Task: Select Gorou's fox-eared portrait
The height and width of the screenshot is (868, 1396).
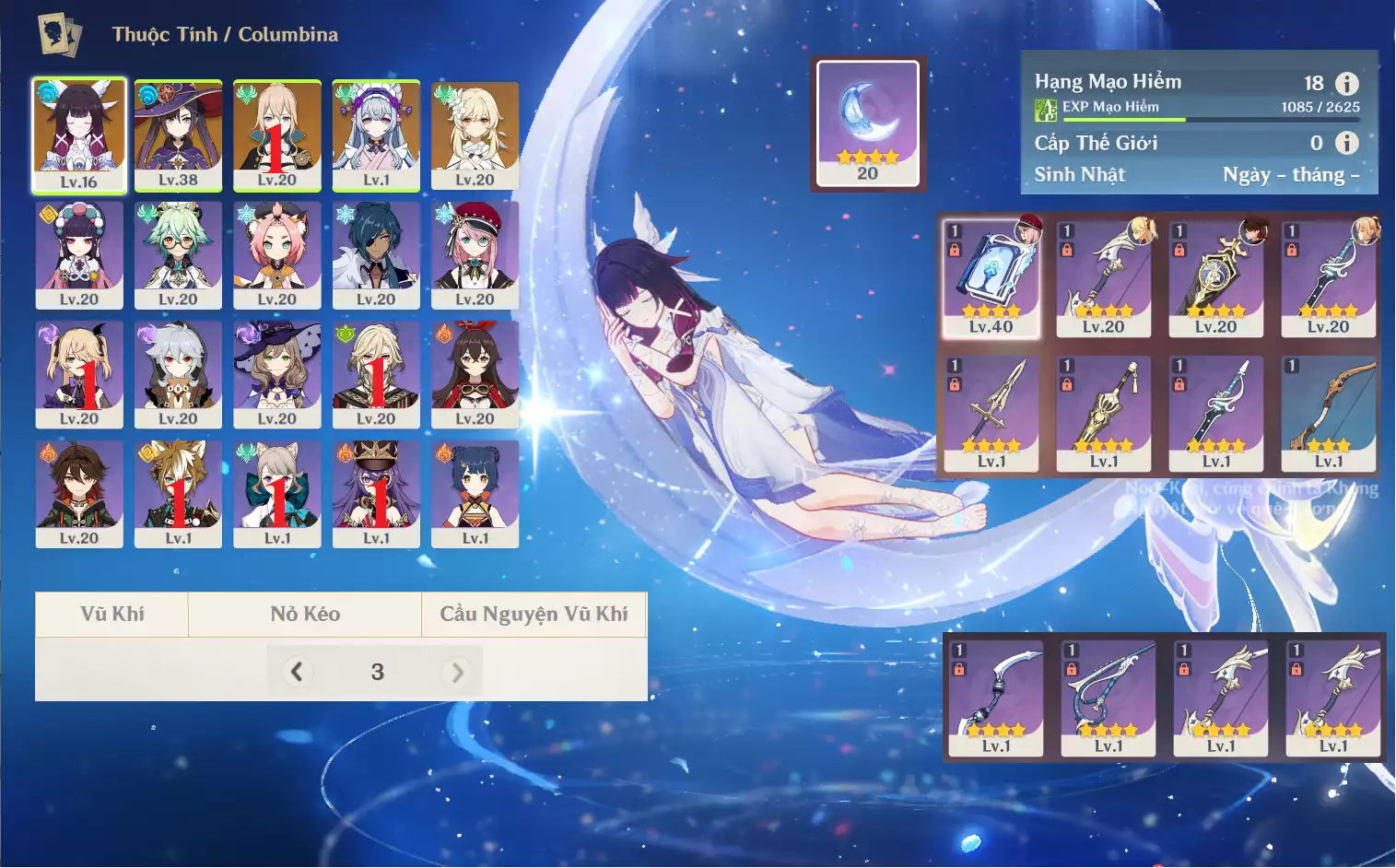Action: [x=178, y=493]
